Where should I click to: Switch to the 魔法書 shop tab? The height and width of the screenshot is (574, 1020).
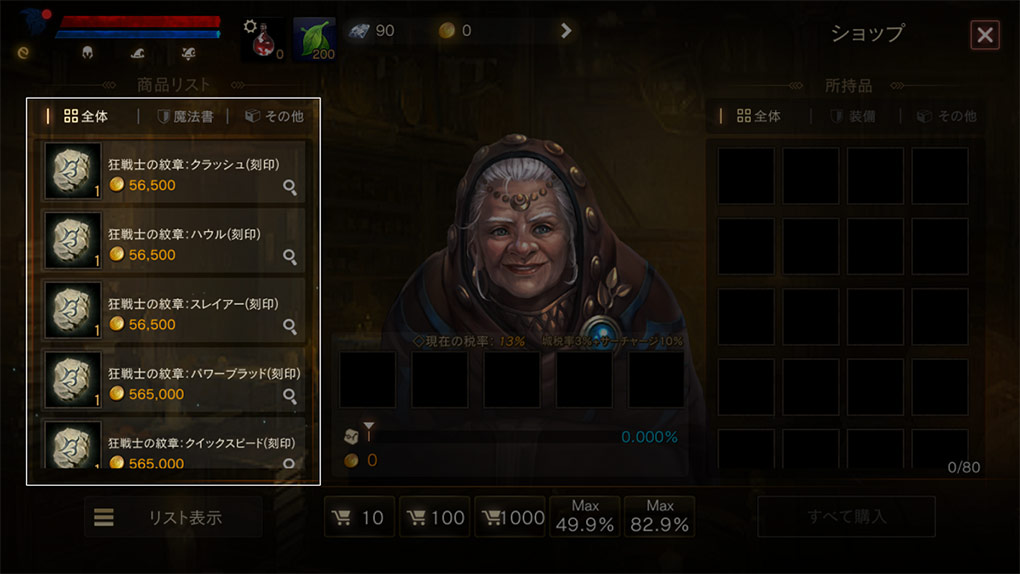[186, 117]
